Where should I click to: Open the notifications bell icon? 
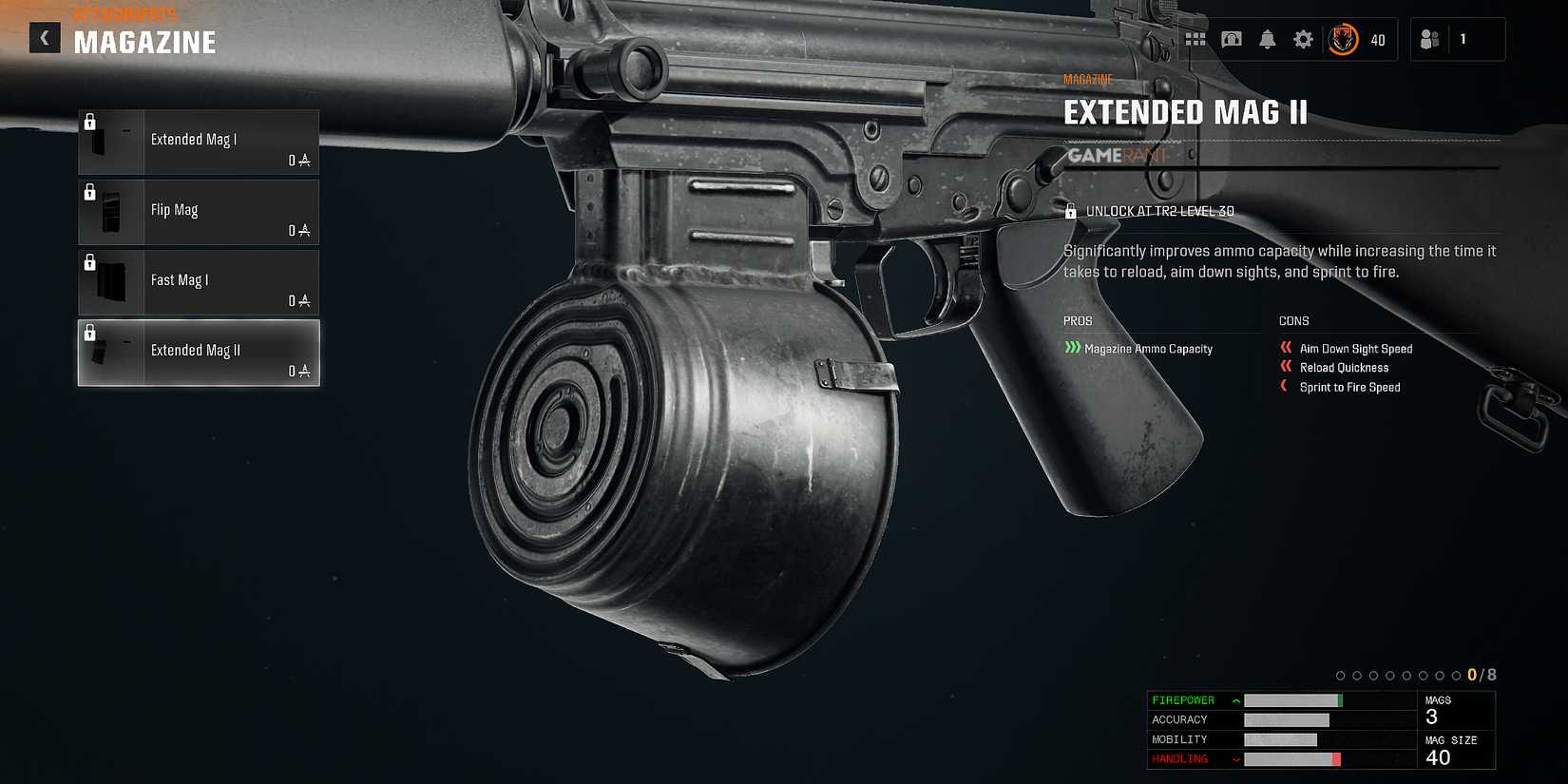(x=1267, y=40)
